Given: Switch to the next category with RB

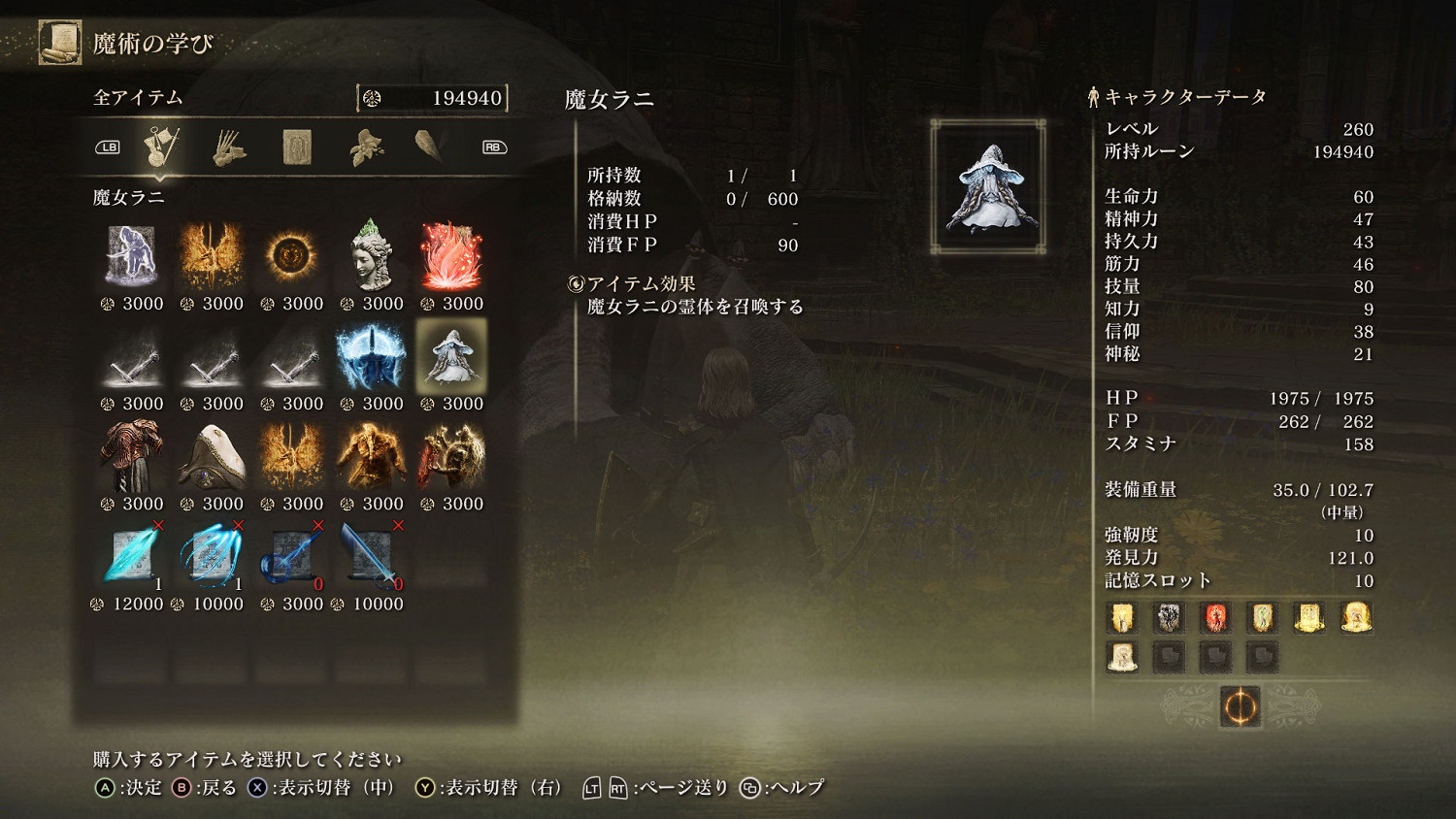Looking at the screenshot, I should click(x=492, y=146).
